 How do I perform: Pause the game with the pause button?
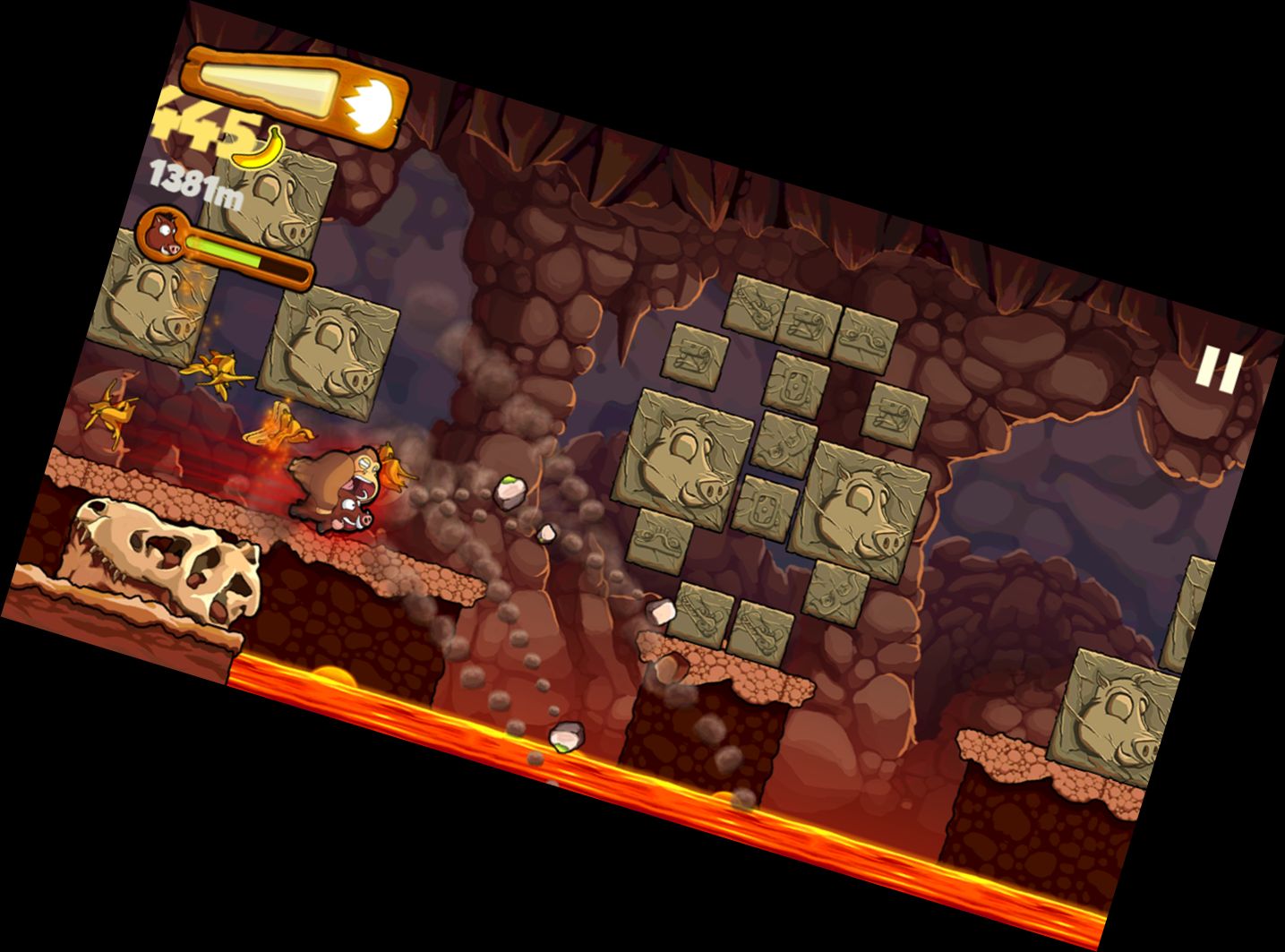point(1219,370)
